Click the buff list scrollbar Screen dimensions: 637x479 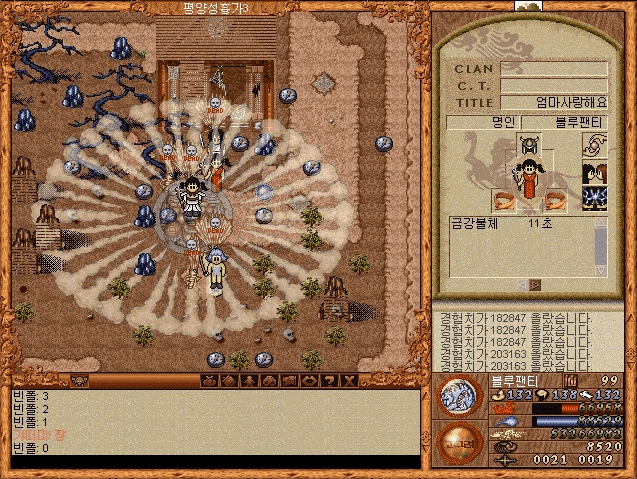coord(602,244)
